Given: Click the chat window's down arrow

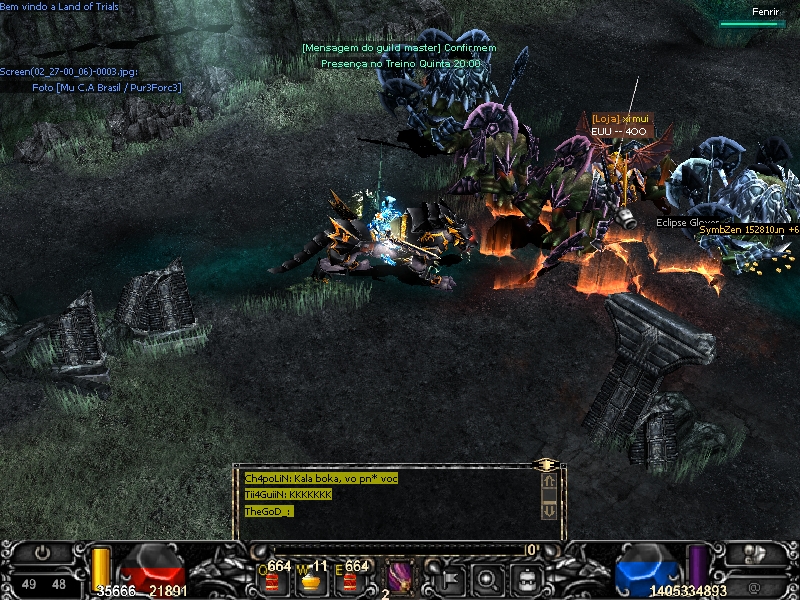Looking at the screenshot, I should click(548, 509).
